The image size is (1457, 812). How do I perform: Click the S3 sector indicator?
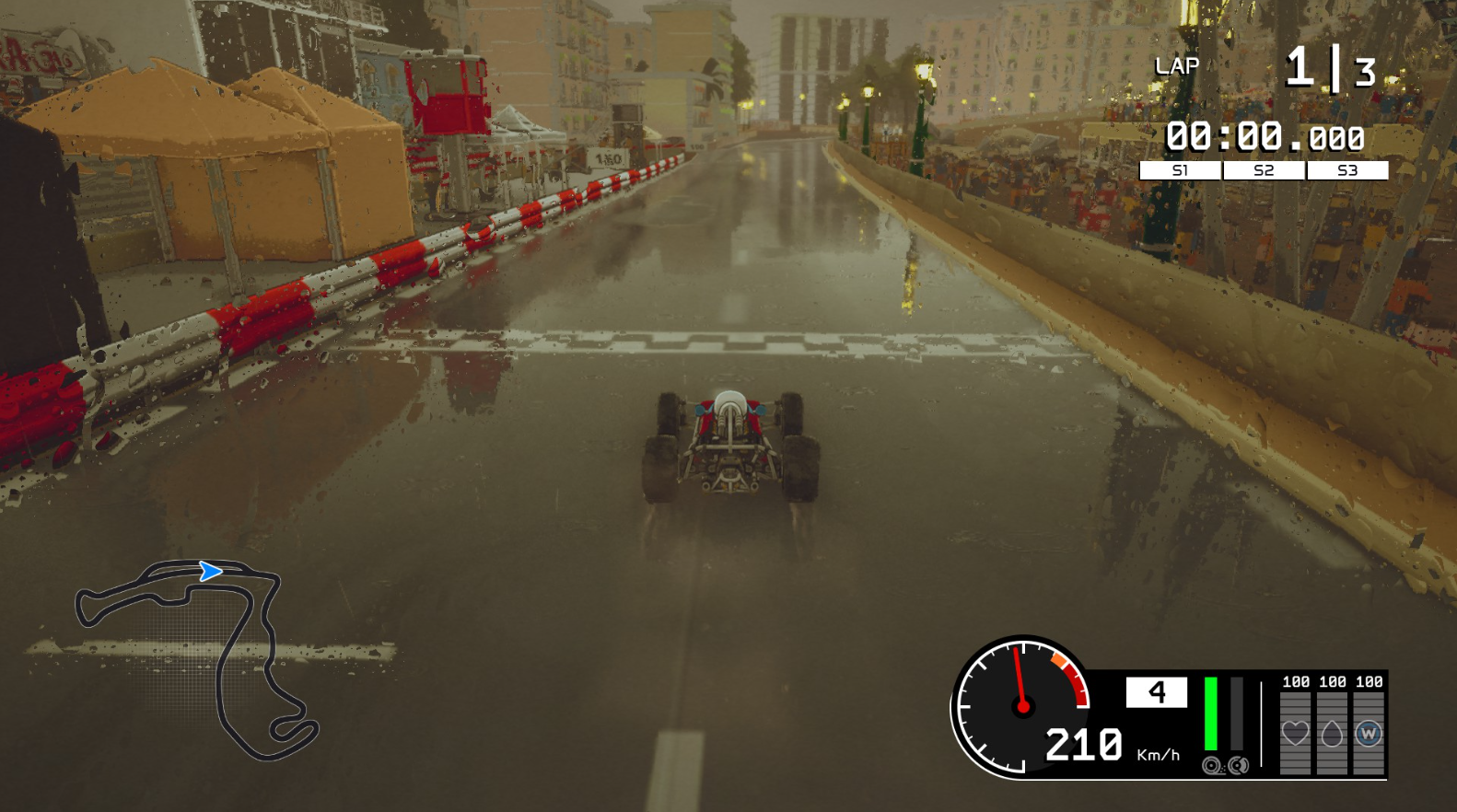1347,170
